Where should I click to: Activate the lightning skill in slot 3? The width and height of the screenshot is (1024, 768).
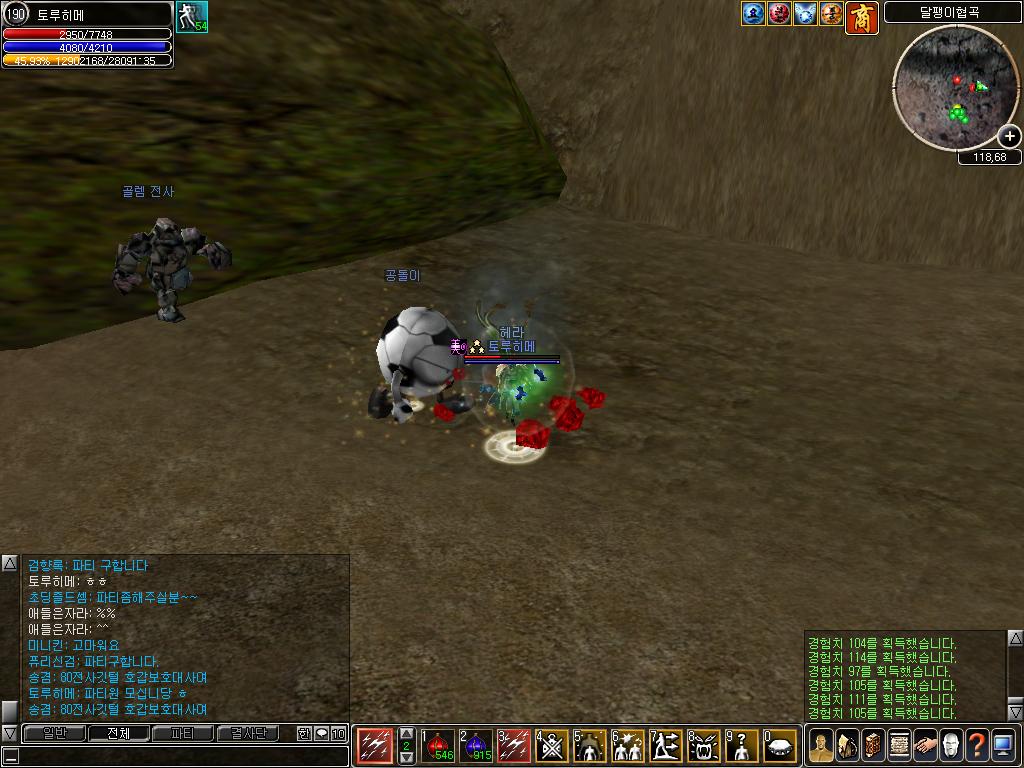[x=514, y=745]
